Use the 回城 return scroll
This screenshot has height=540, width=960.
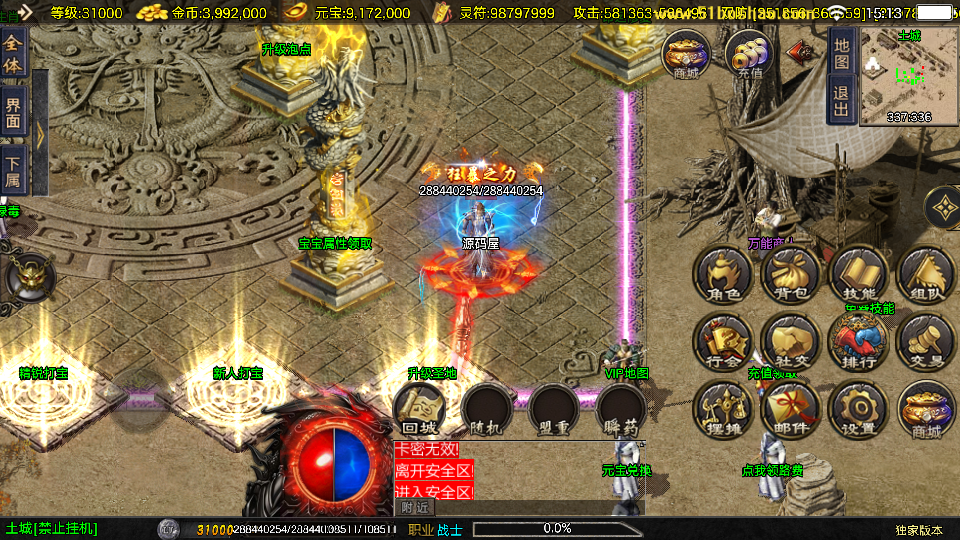(417, 410)
